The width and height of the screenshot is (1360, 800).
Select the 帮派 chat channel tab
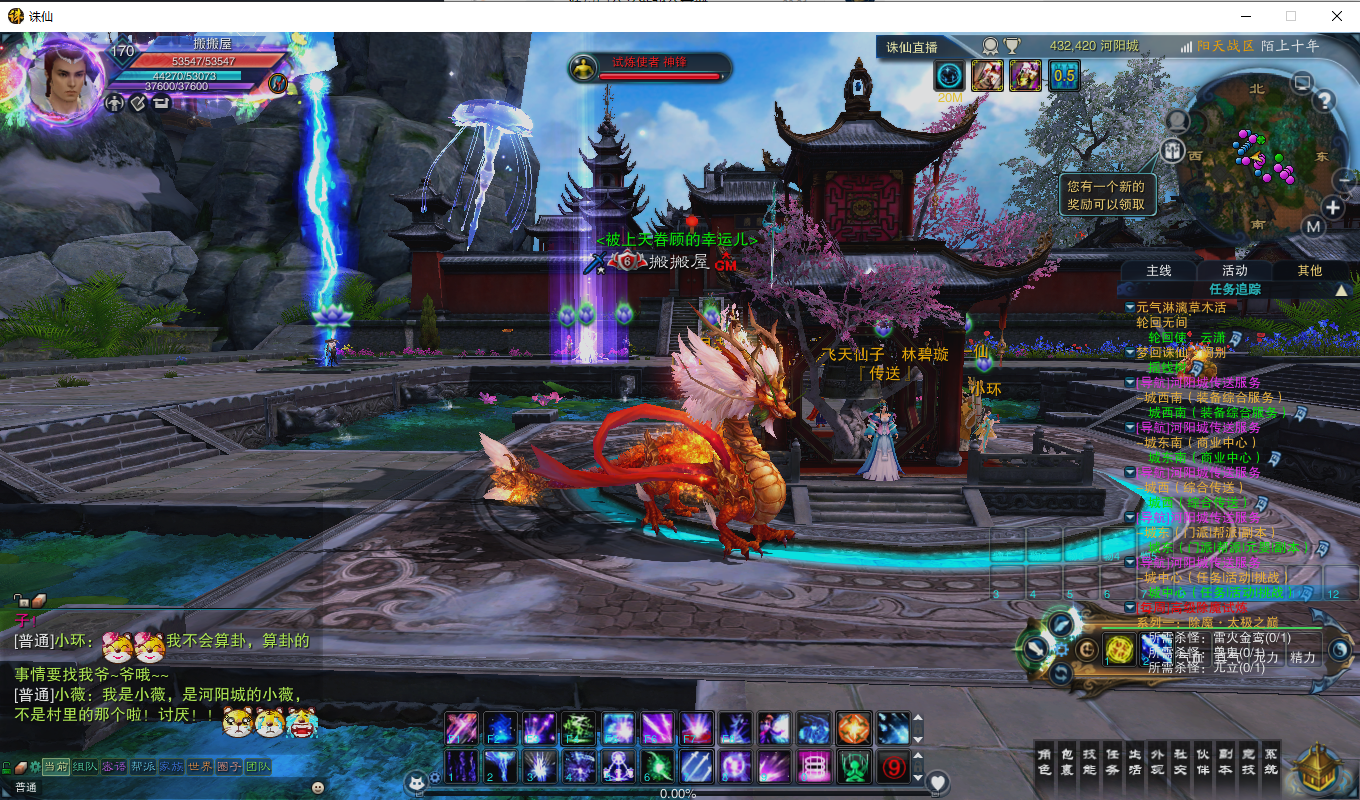point(142,767)
